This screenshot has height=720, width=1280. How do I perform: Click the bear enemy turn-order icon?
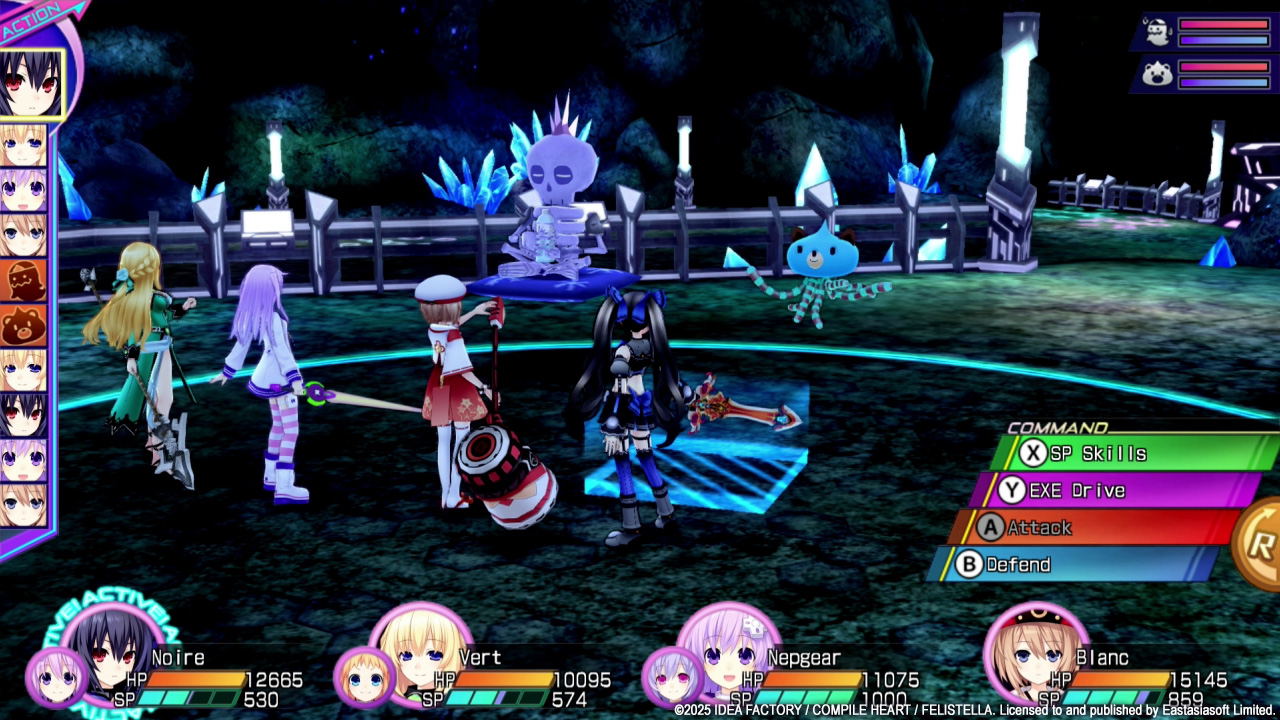pos(22,325)
